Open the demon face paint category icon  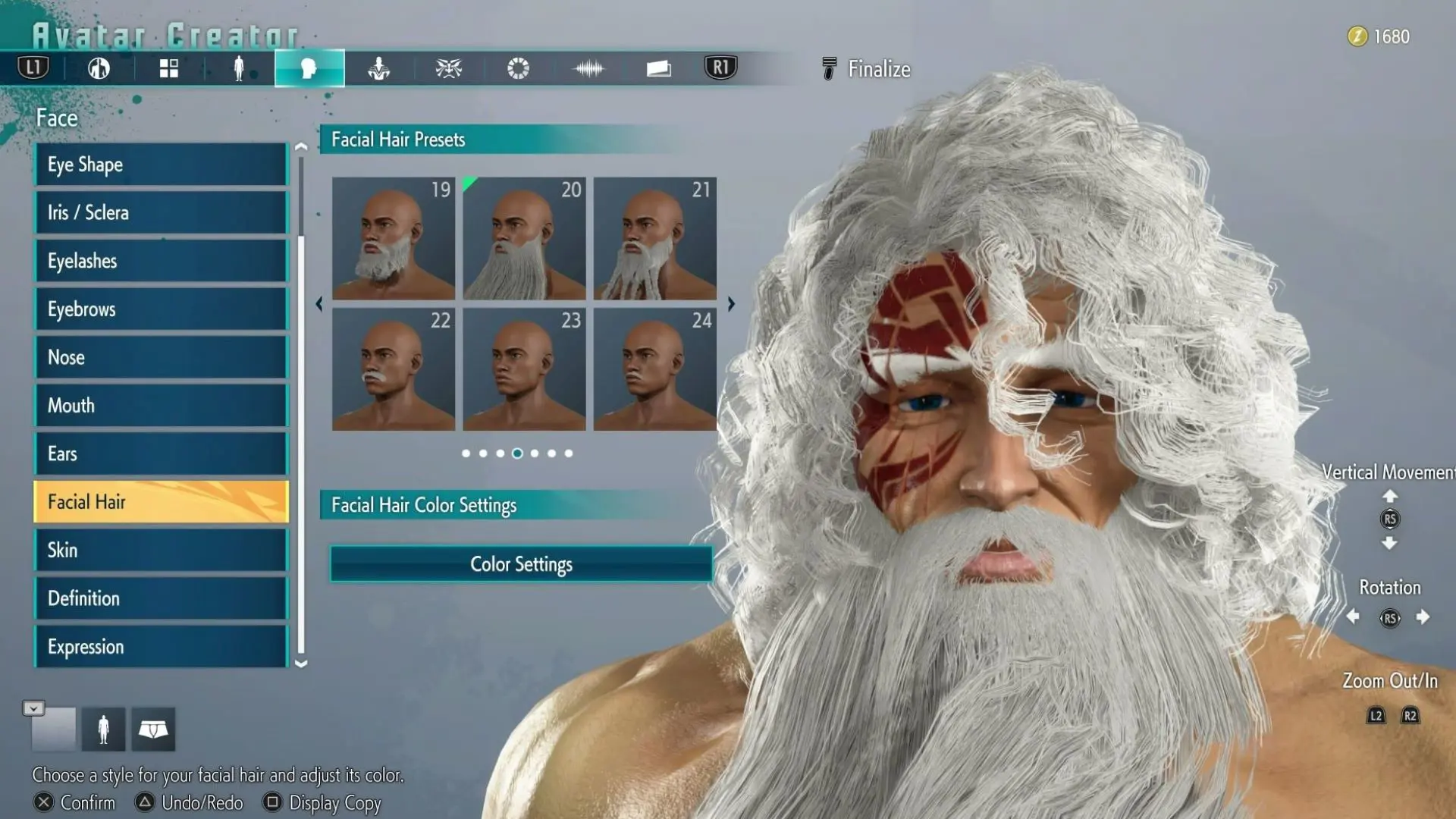pyautogui.click(x=447, y=68)
